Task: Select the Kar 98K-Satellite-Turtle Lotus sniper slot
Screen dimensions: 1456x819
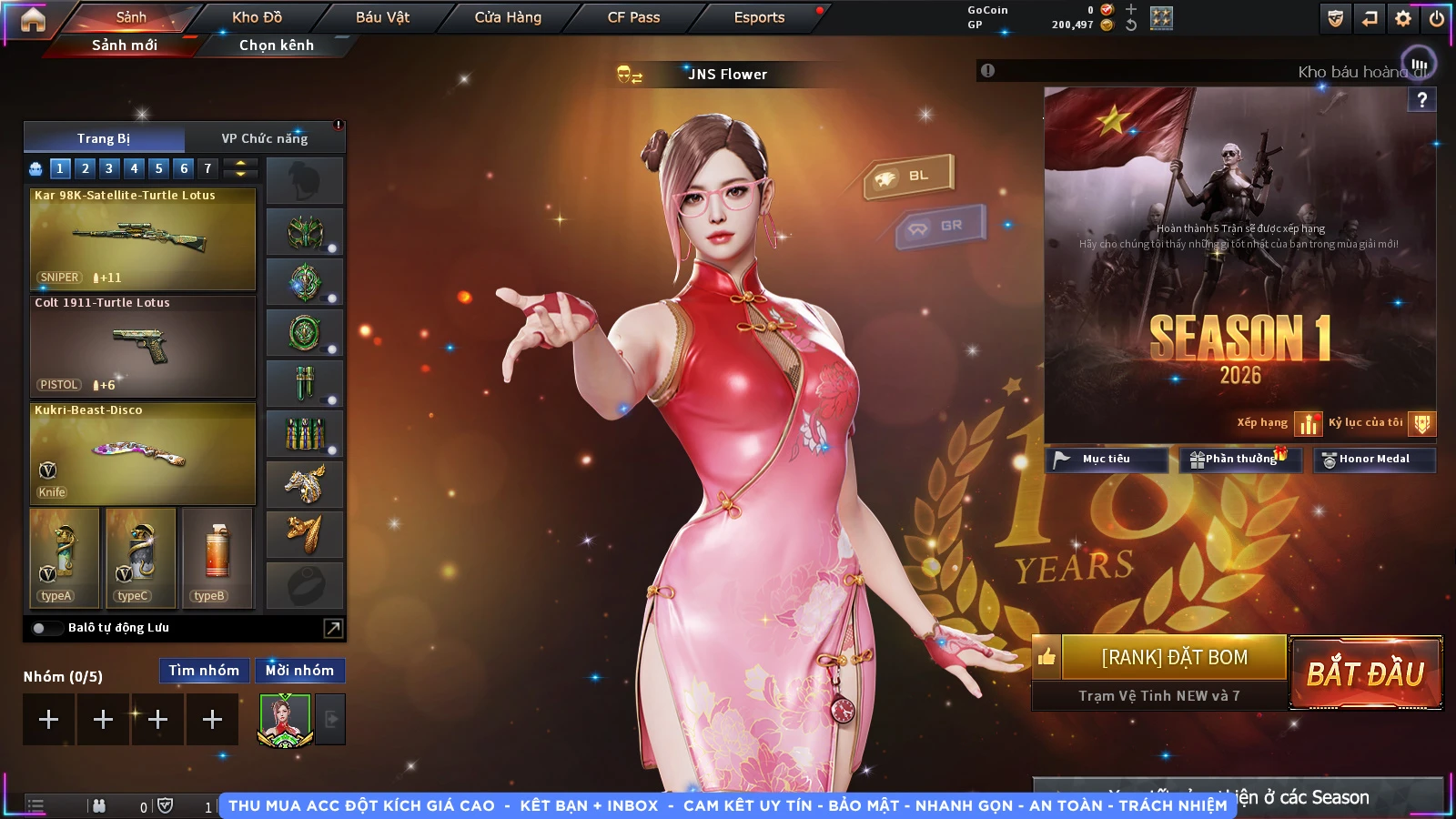Action: [143, 238]
